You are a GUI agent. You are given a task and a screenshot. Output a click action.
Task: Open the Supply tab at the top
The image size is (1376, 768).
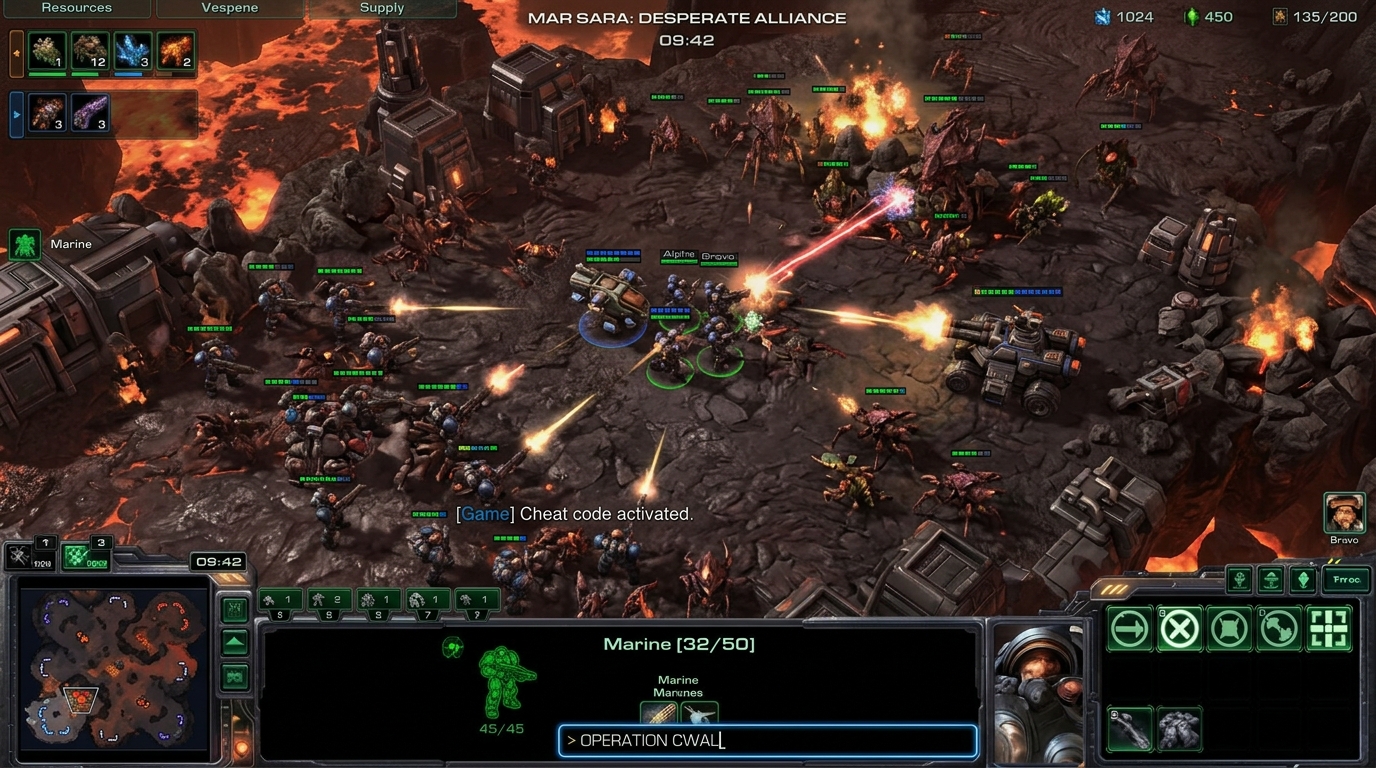click(x=382, y=7)
